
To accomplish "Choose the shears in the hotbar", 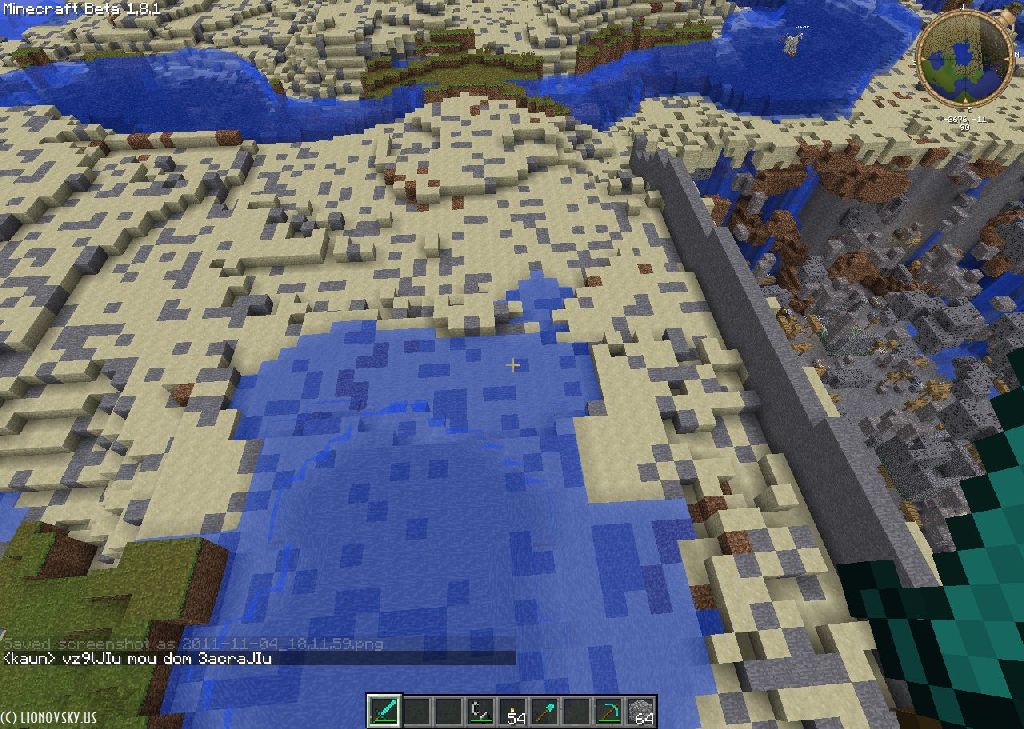I will click(481, 711).
